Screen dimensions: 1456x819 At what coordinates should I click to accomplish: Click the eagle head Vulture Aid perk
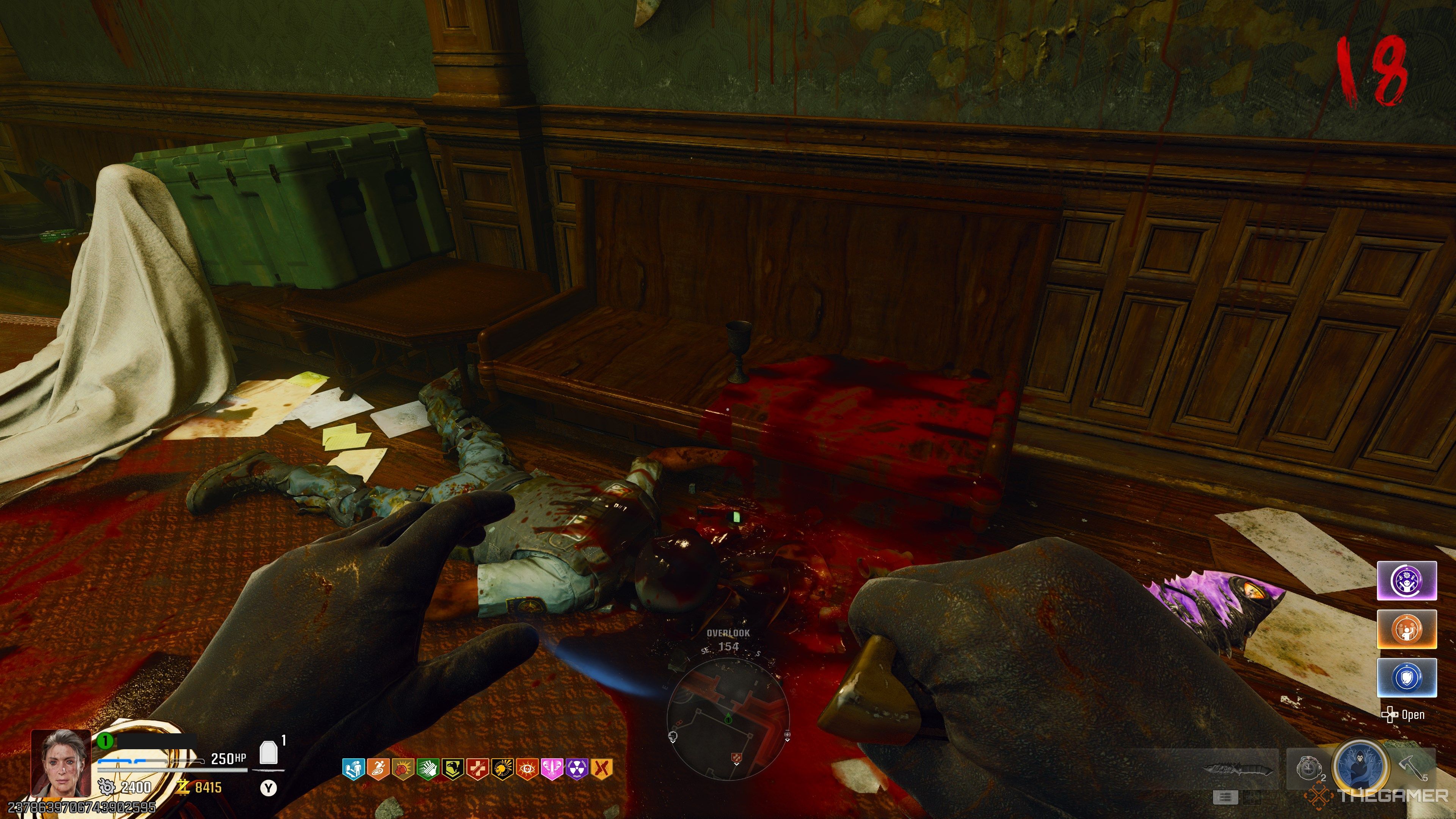pos(452,769)
